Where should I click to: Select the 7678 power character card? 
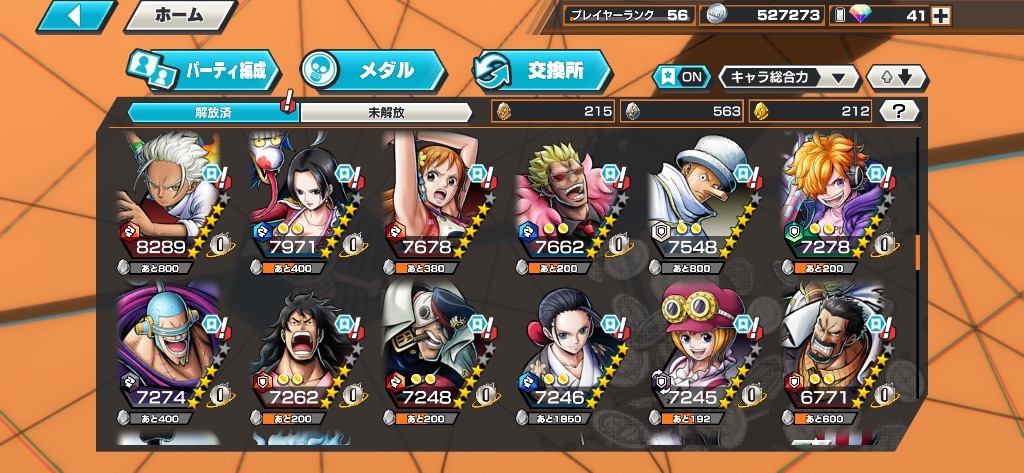click(436, 200)
